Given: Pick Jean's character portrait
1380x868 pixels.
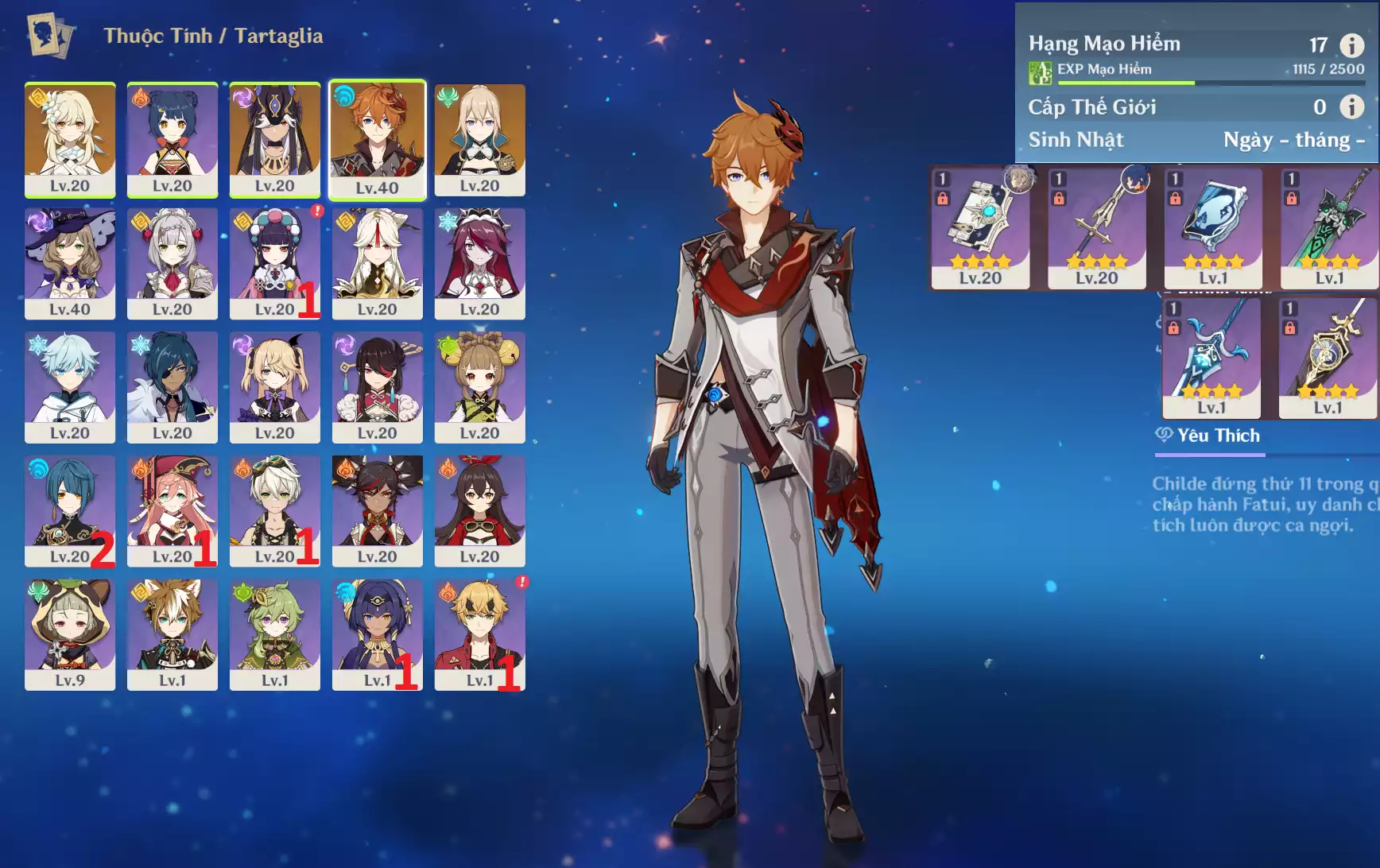Looking at the screenshot, I should pyautogui.click(x=480, y=139).
